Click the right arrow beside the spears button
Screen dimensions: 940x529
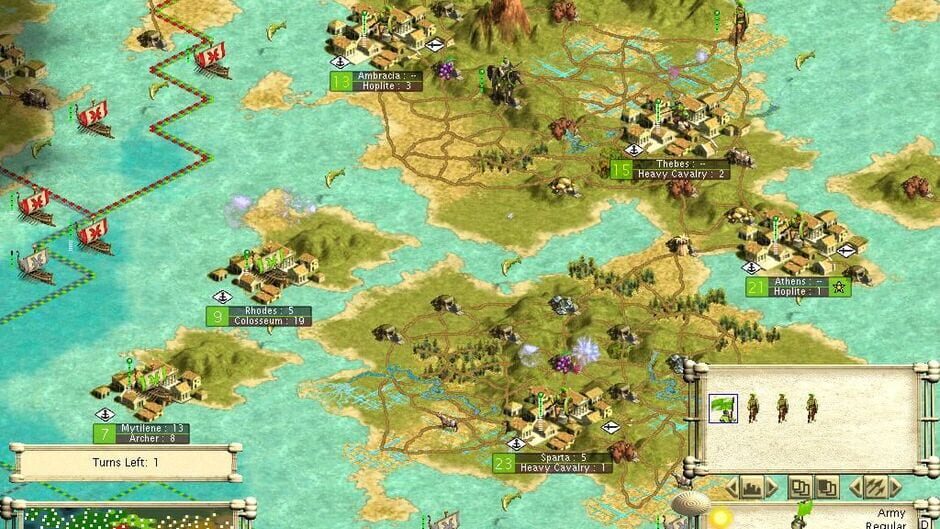[896, 487]
